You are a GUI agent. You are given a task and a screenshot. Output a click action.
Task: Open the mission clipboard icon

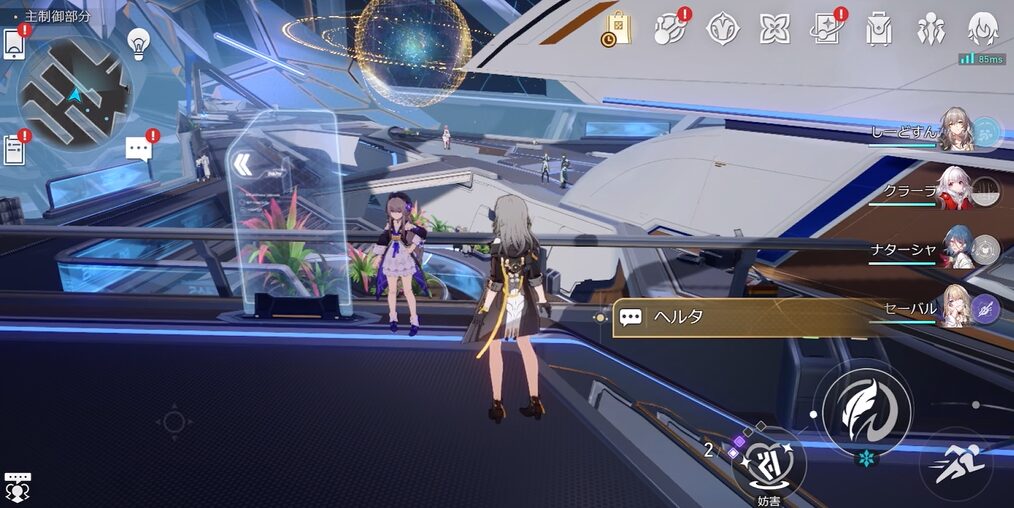pos(14,150)
